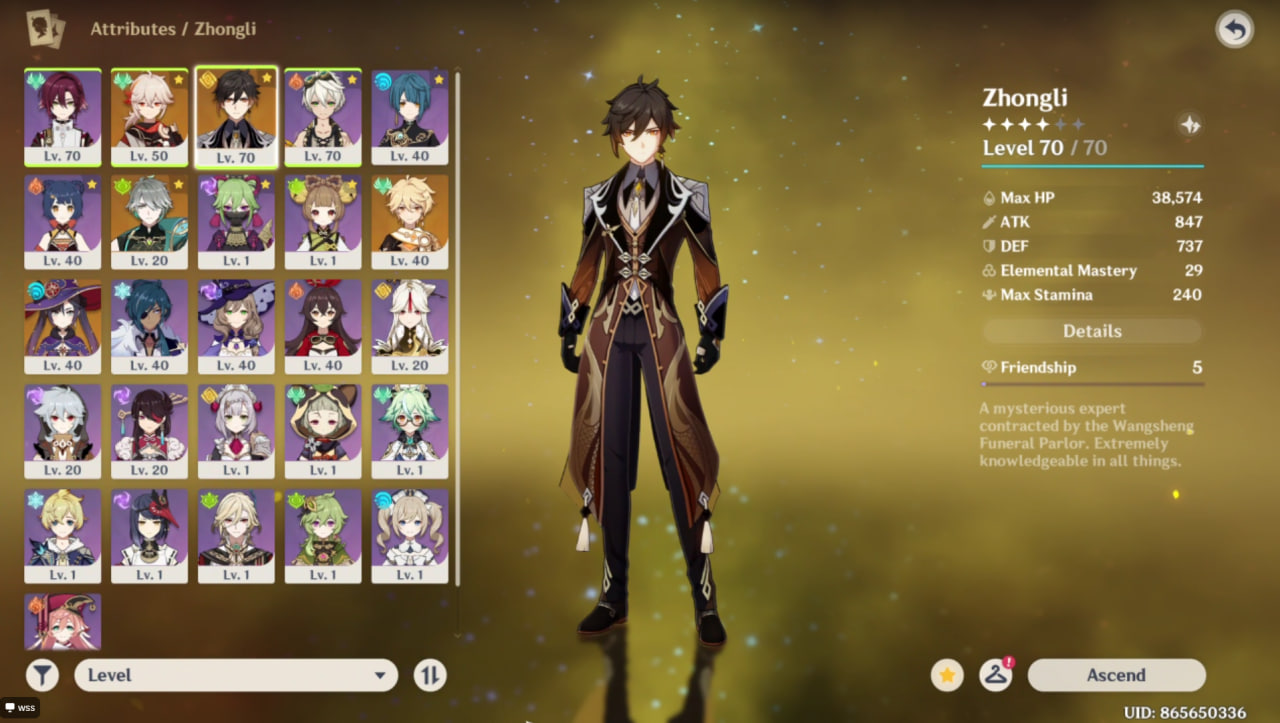Select Barbara's character portrait

pos(409,534)
